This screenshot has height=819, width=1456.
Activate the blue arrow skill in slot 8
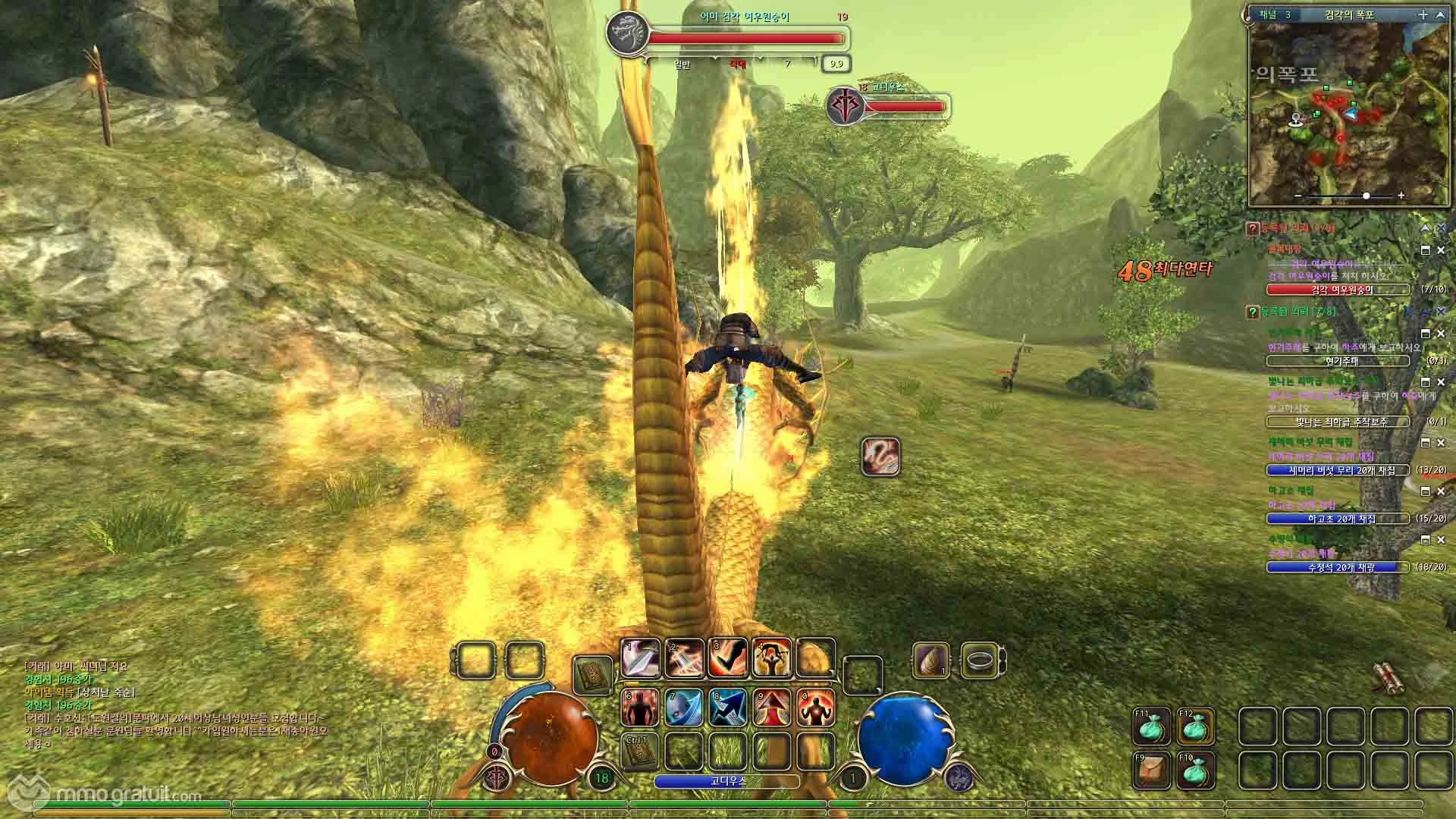click(x=728, y=707)
